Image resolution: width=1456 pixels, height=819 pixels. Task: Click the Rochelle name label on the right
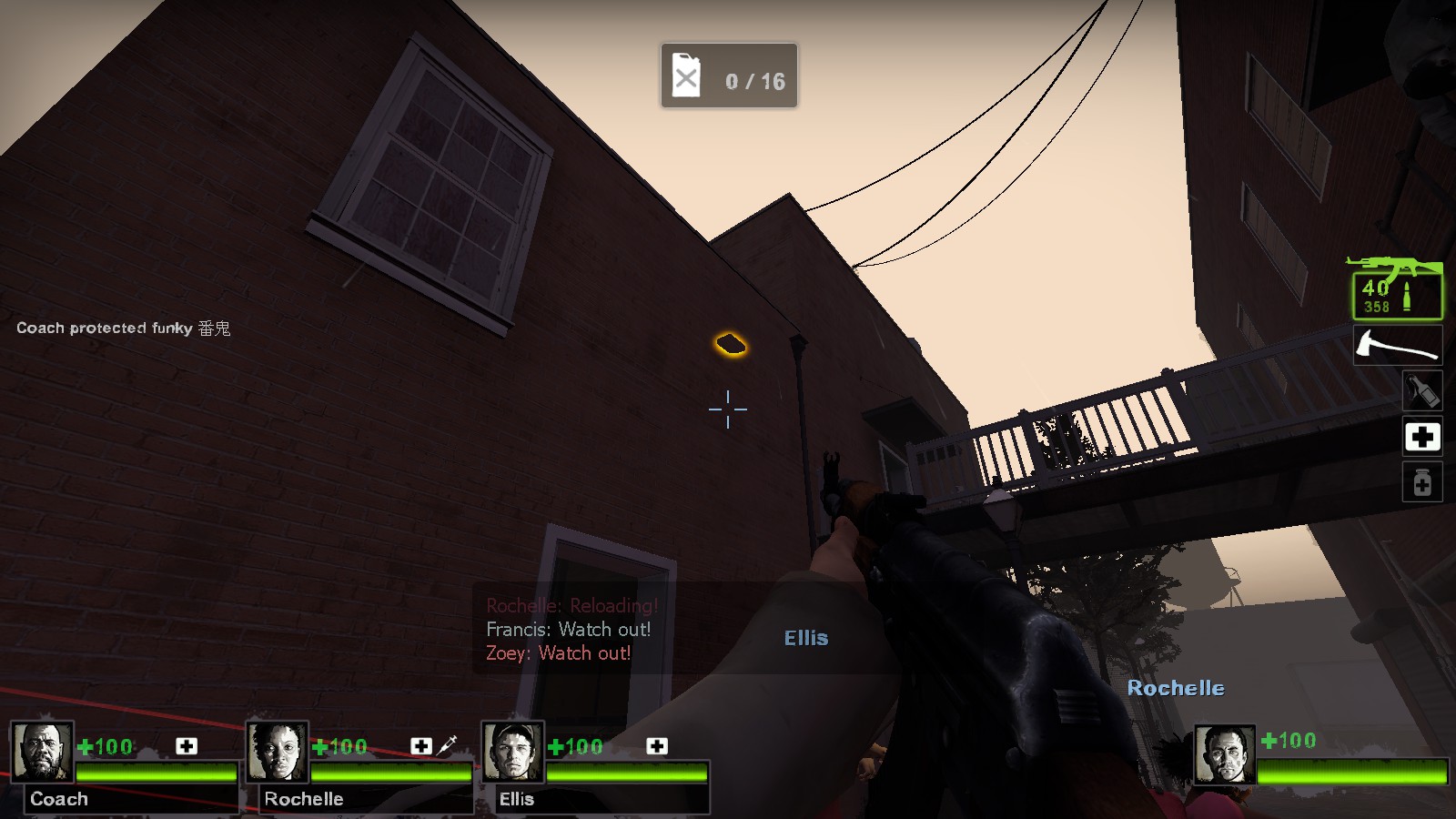tap(1178, 689)
